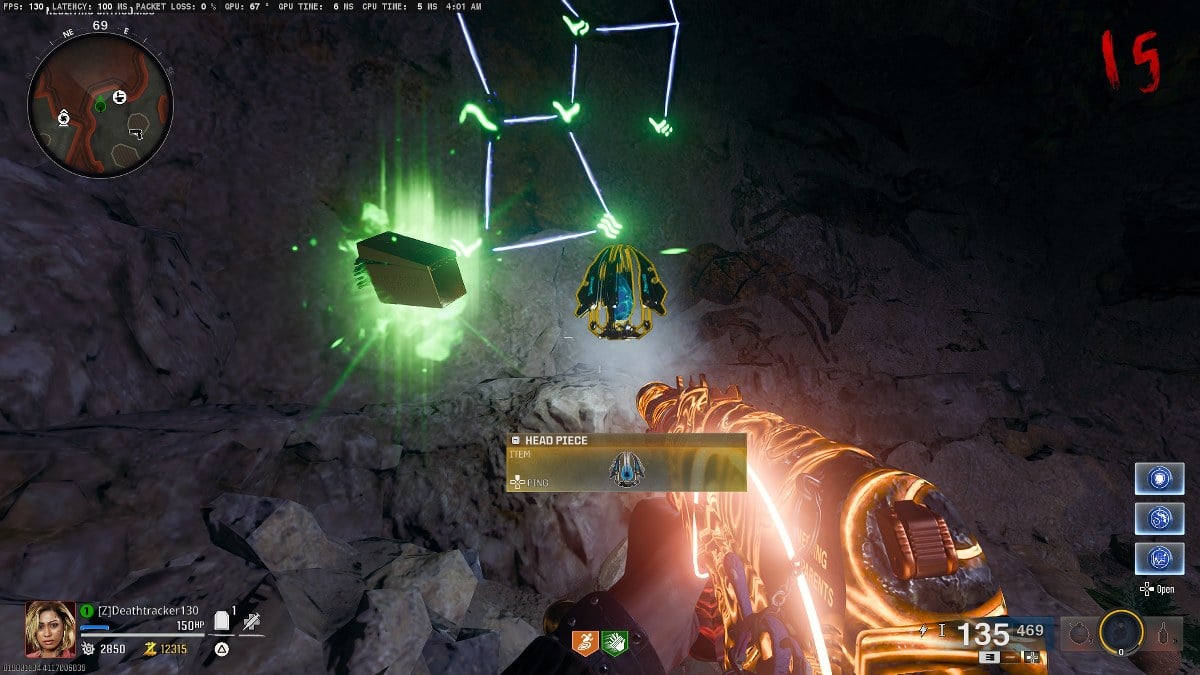Activate the field upgrade ring
This screenshot has width=1200, height=675.
coord(1120,632)
